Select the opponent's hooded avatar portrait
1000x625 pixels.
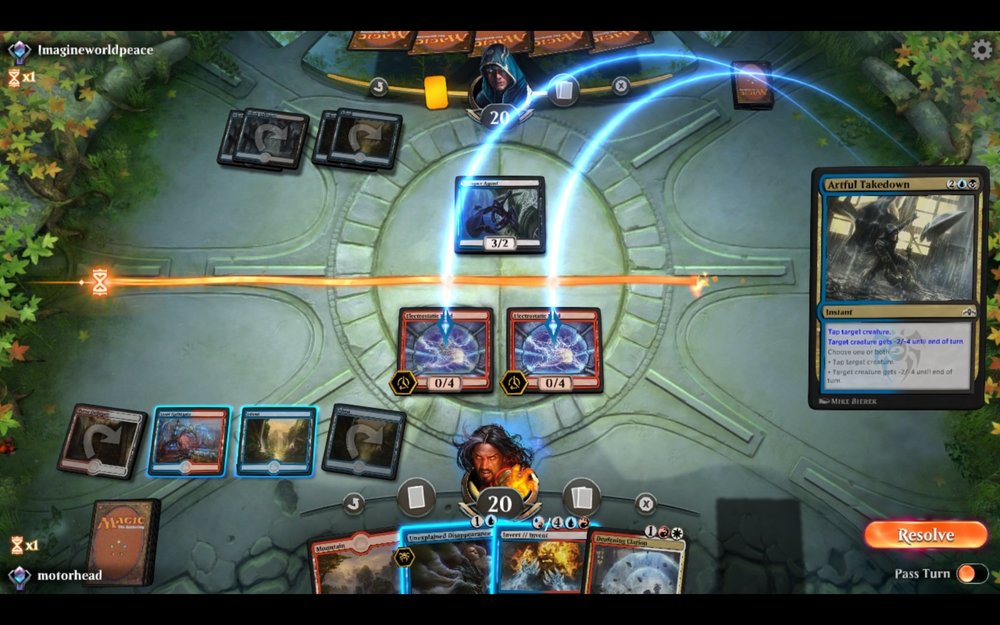click(x=499, y=78)
